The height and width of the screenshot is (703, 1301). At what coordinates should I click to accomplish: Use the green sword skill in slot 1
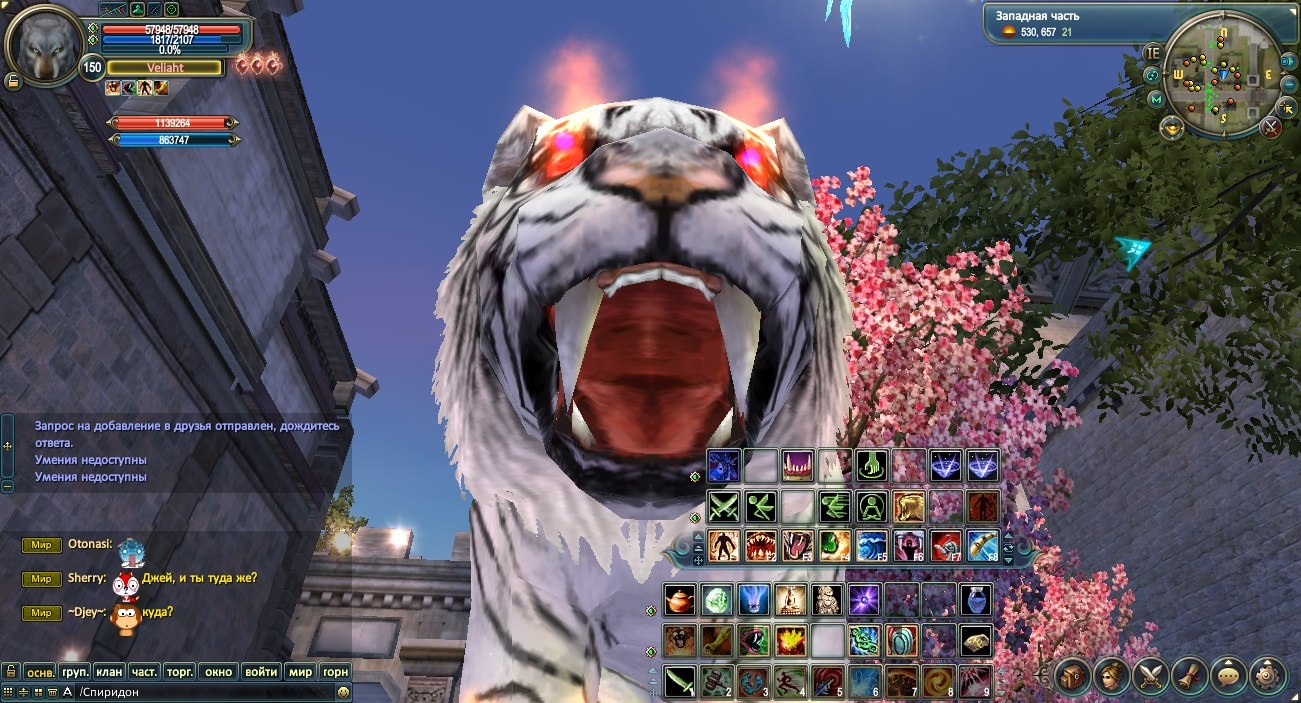pyautogui.click(x=680, y=681)
